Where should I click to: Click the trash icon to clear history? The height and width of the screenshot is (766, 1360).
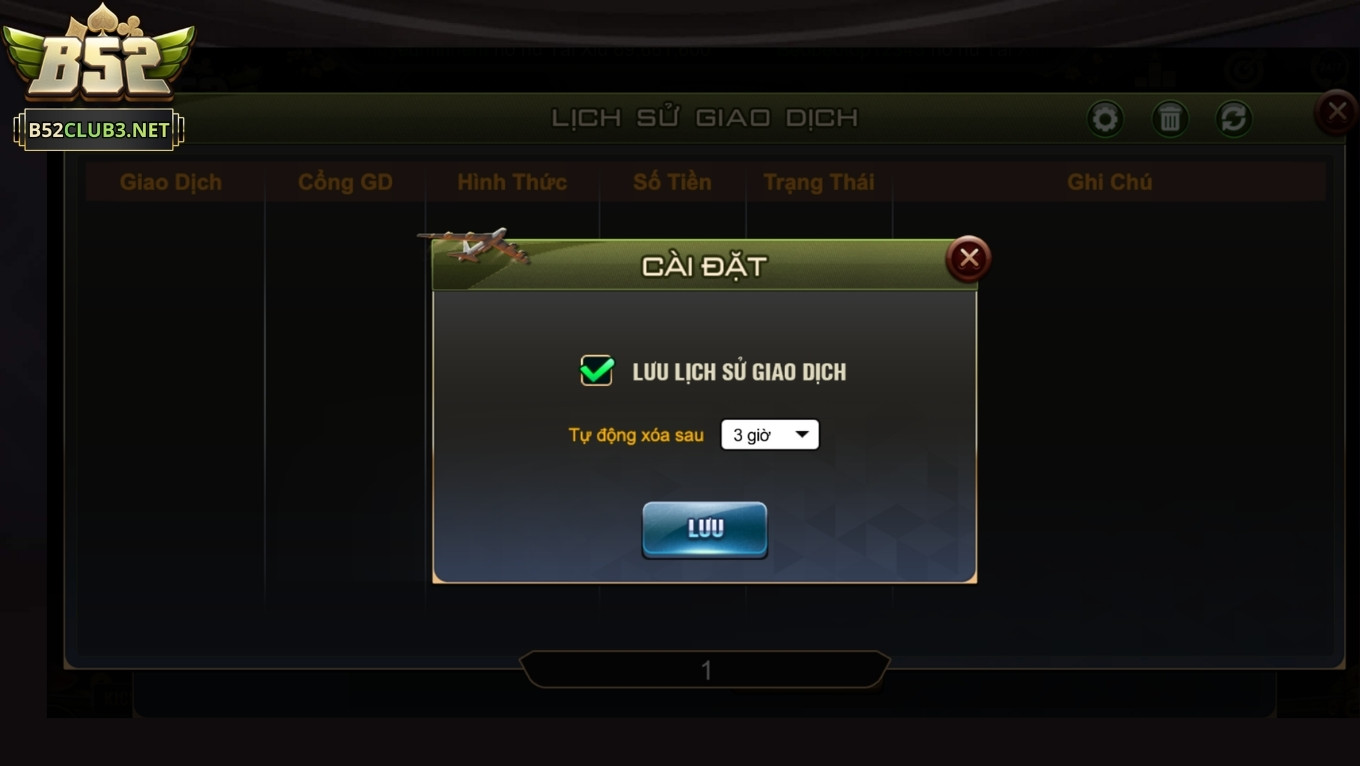pos(1169,118)
